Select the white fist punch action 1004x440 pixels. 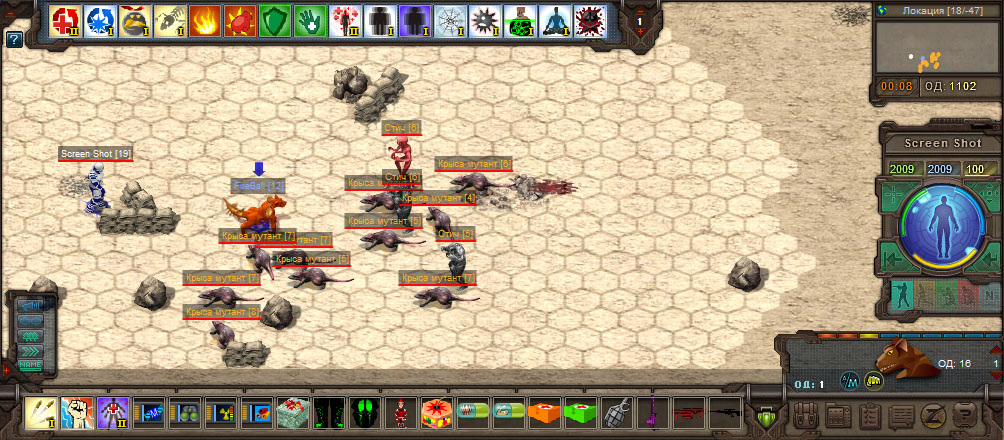76,412
